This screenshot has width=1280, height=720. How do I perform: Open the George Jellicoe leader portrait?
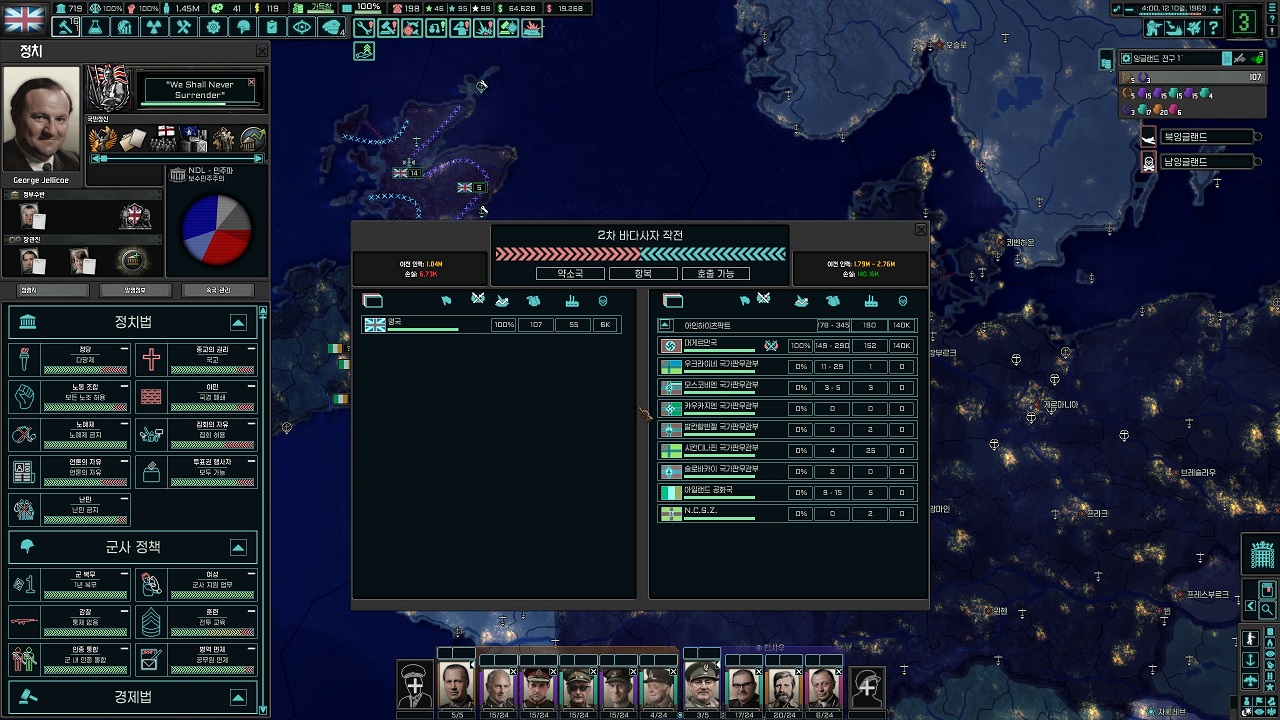[42, 120]
